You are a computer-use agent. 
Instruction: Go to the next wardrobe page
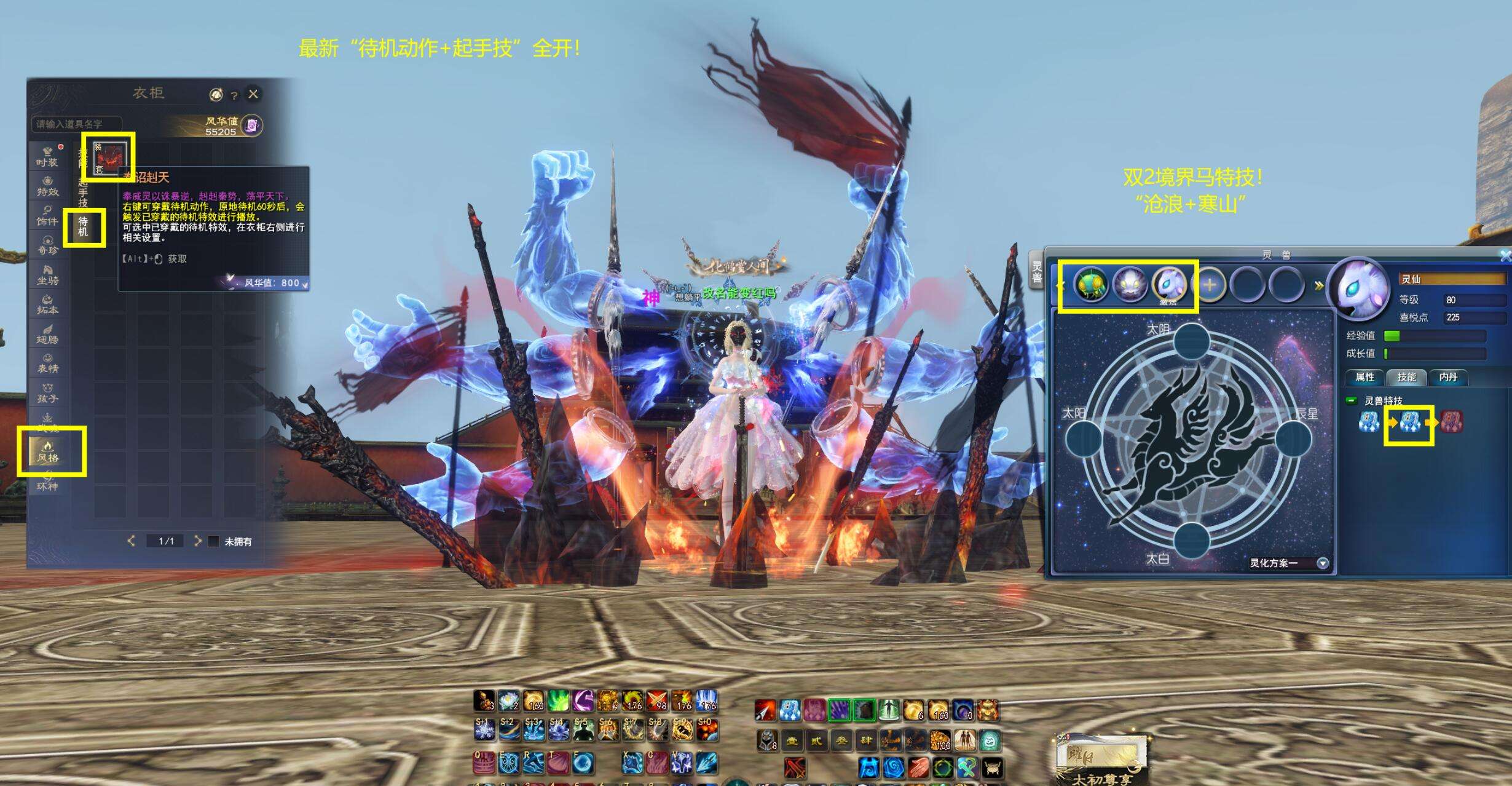pos(197,541)
